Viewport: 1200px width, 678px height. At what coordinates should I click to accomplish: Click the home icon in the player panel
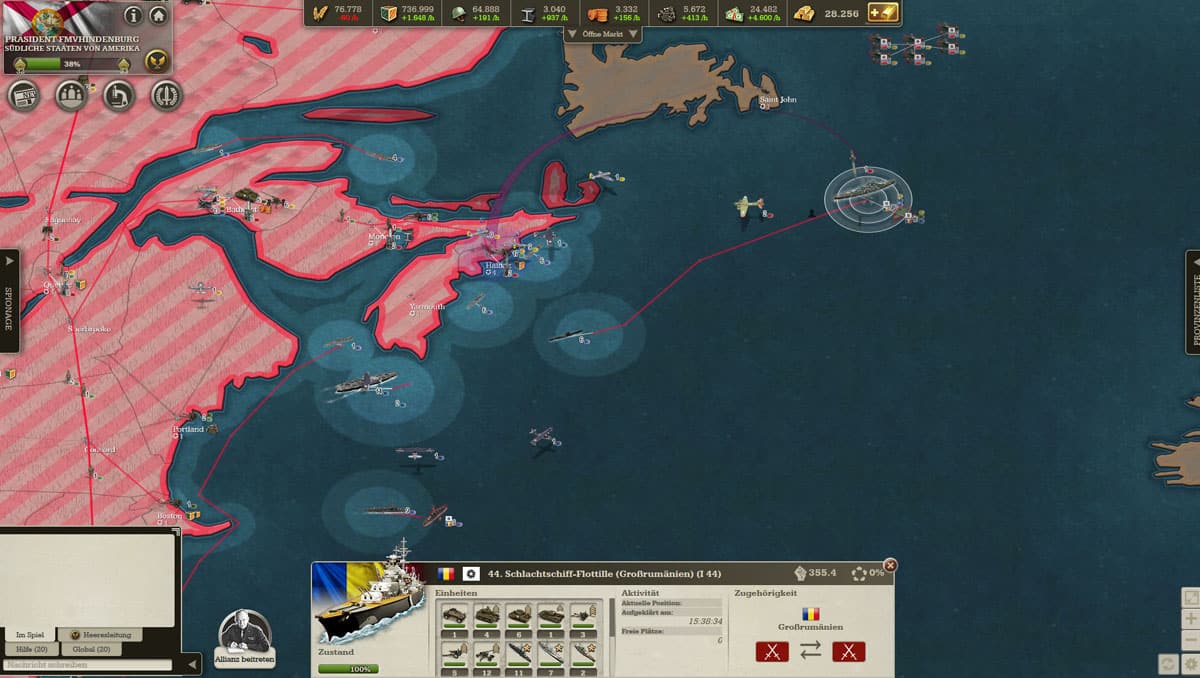point(158,16)
